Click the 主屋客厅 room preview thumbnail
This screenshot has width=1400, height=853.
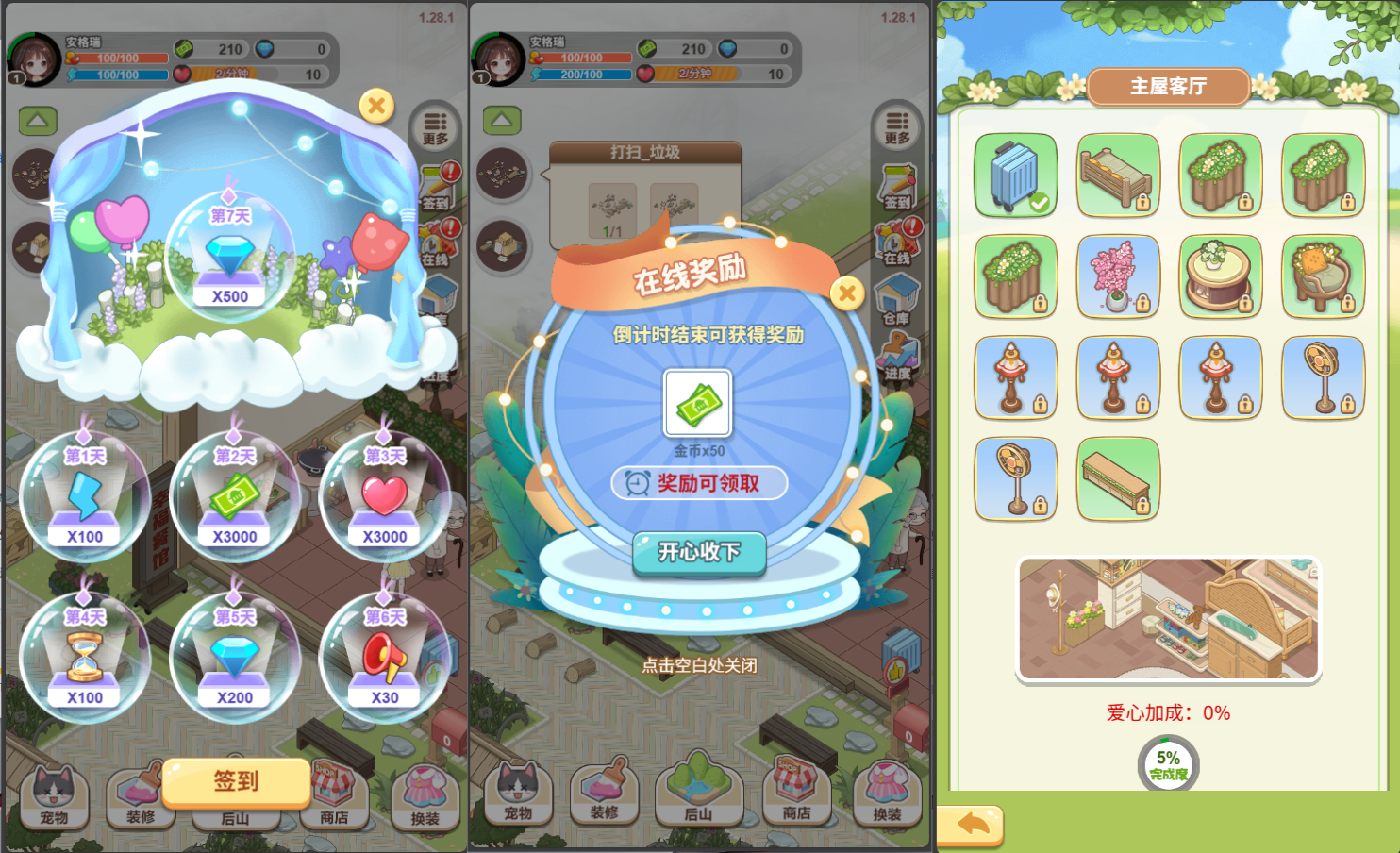[x=1168, y=618]
